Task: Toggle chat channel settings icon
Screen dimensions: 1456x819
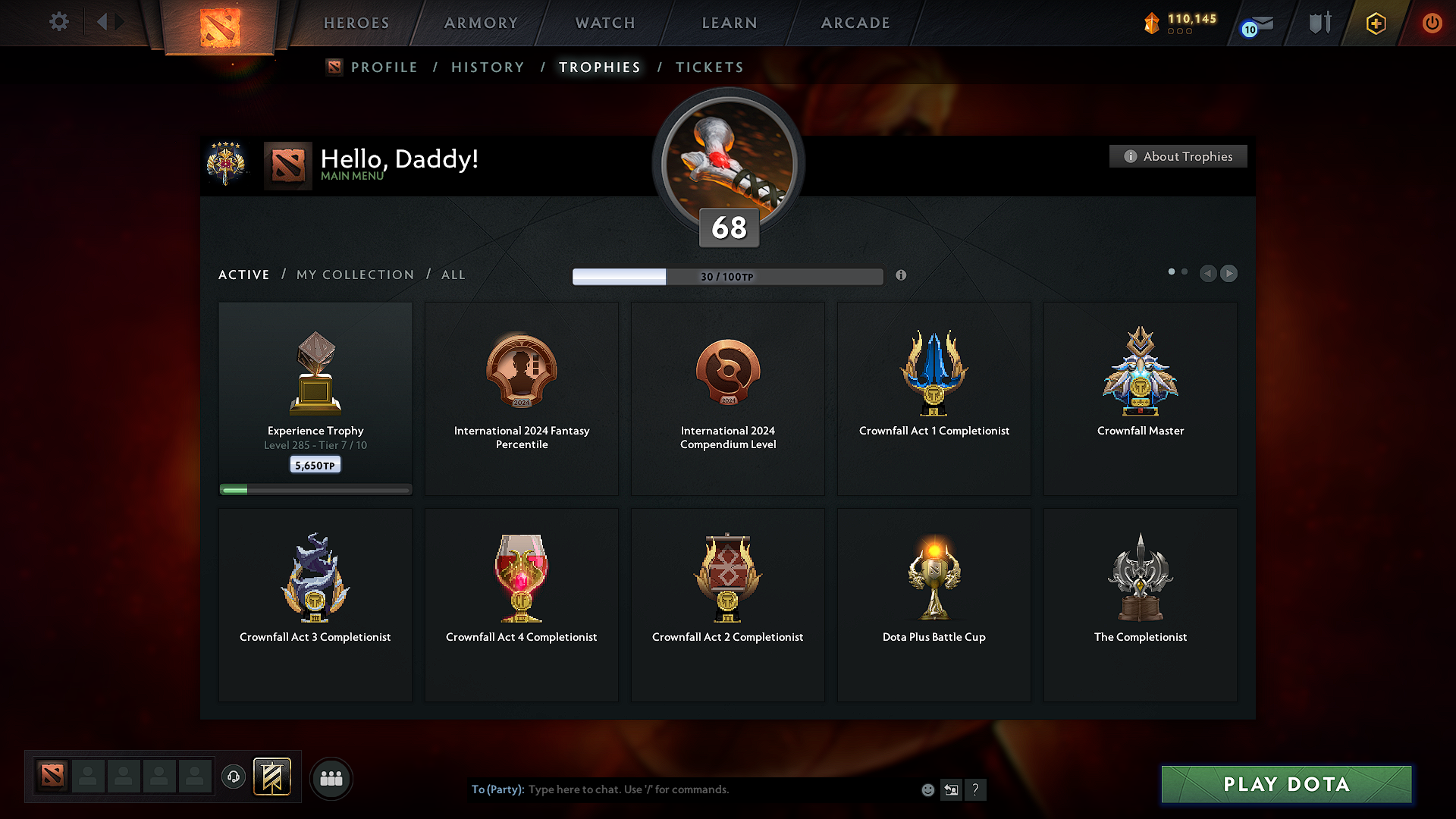Action: [952, 789]
